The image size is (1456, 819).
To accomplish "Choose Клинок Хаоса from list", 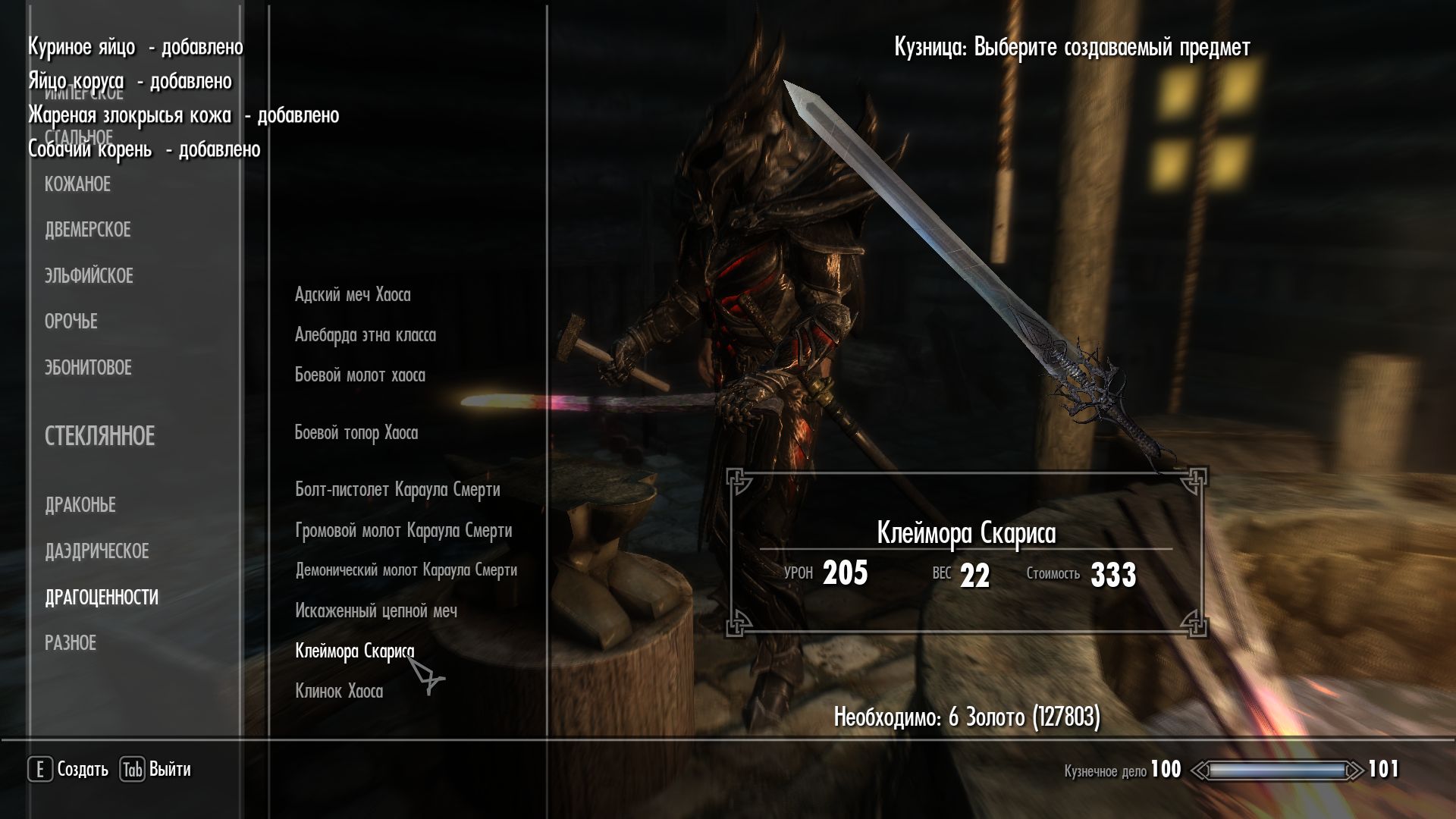I will click(x=338, y=692).
